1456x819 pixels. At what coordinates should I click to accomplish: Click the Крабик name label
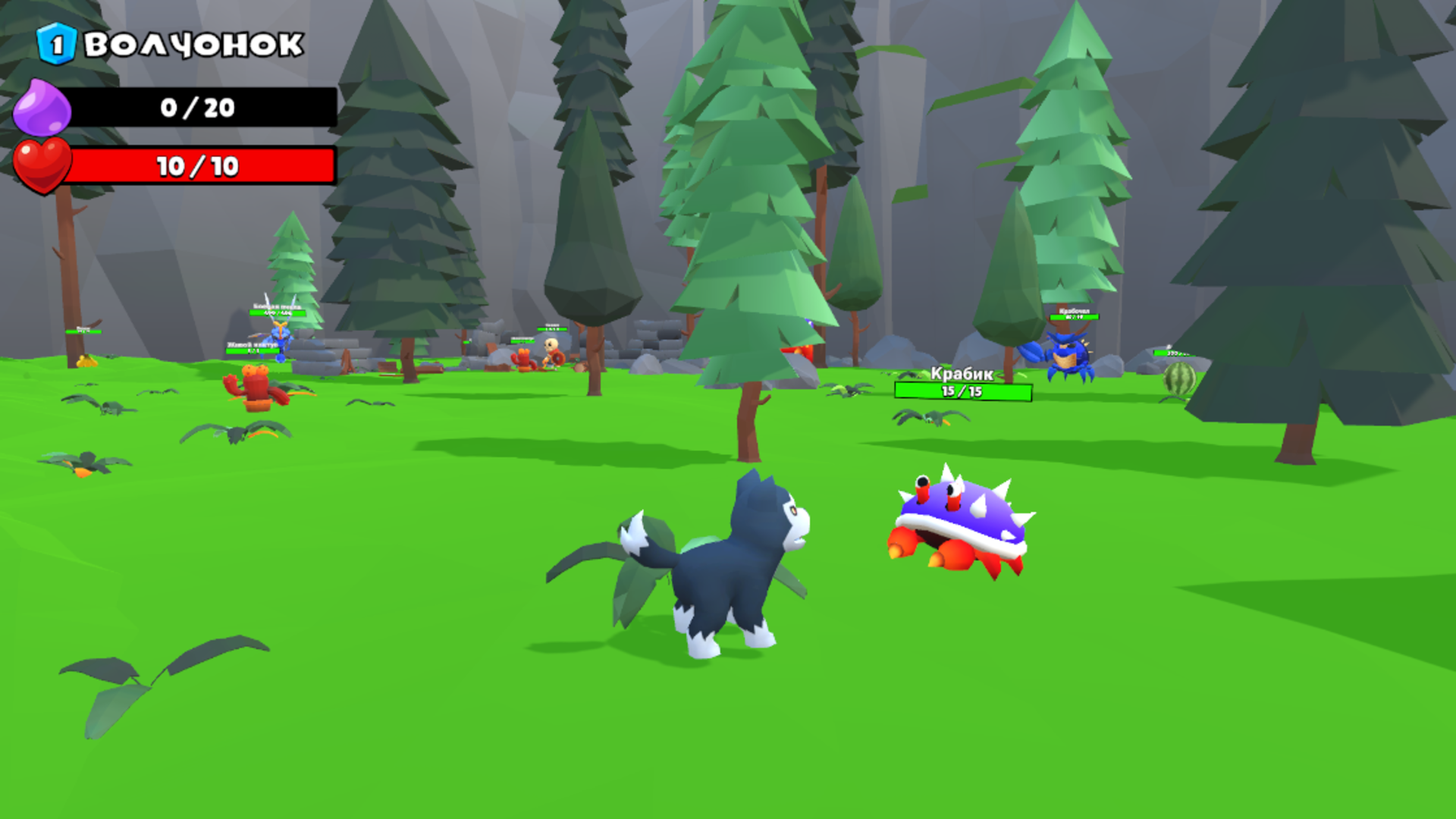pyautogui.click(x=962, y=373)
